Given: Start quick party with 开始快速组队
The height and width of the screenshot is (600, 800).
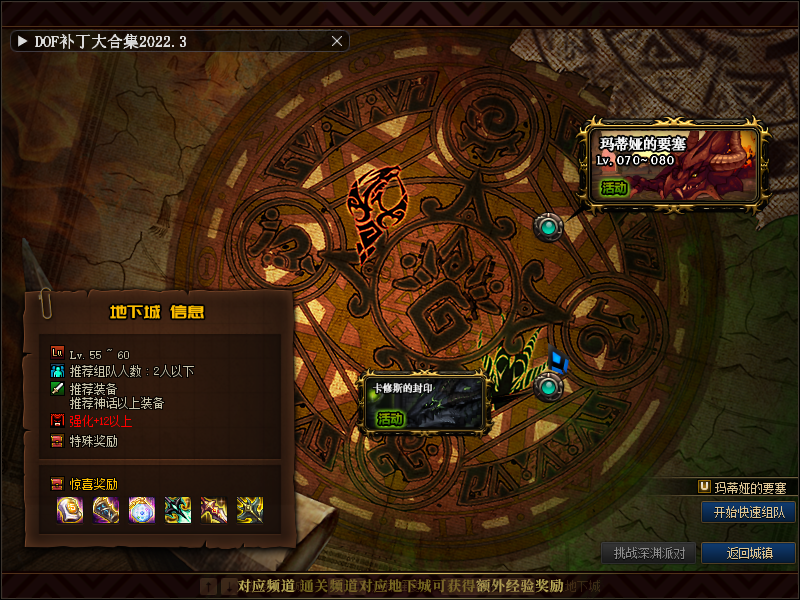Looking at the screenshot, I should 748,512.
